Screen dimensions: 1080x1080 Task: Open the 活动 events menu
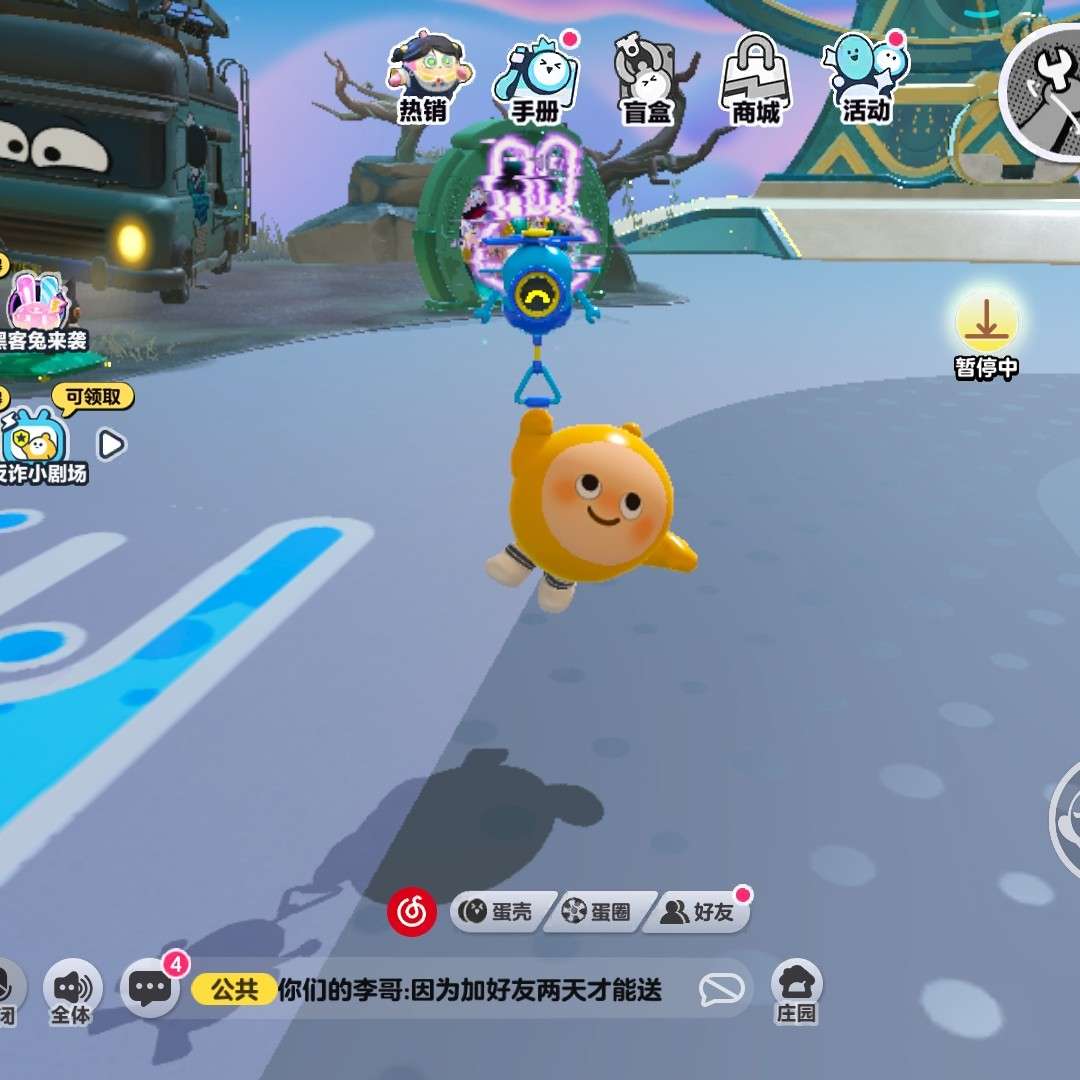point(865,76)
